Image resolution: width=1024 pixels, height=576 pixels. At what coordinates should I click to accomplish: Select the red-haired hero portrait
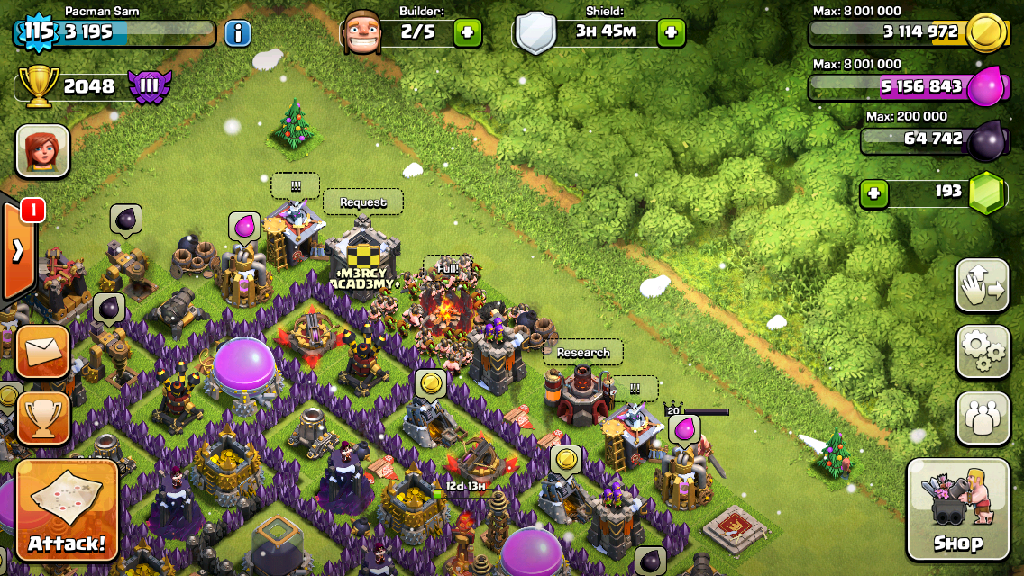(x=42, y=150)
